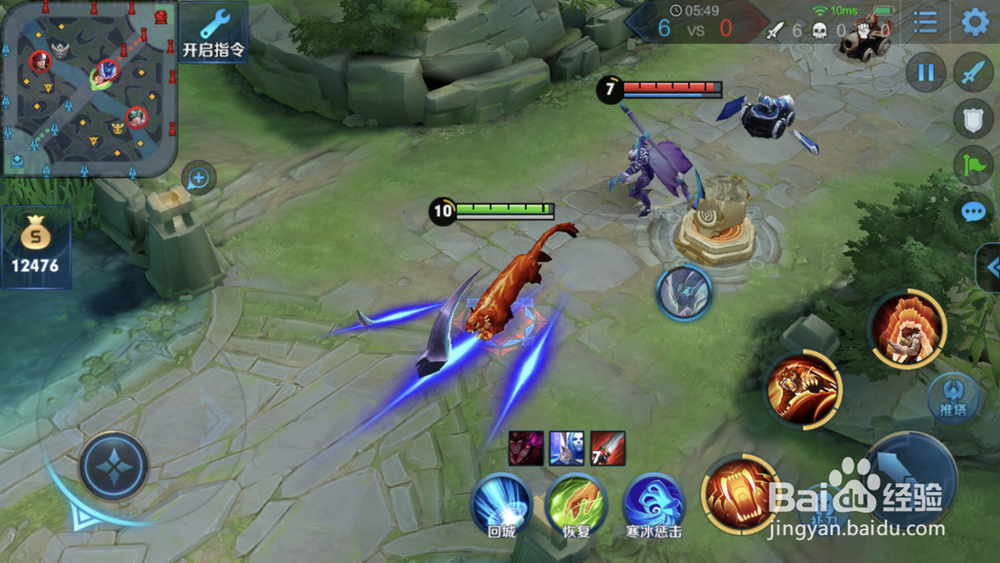
Task: Open the shop via the gold coin bag
Action: [36, 246]
